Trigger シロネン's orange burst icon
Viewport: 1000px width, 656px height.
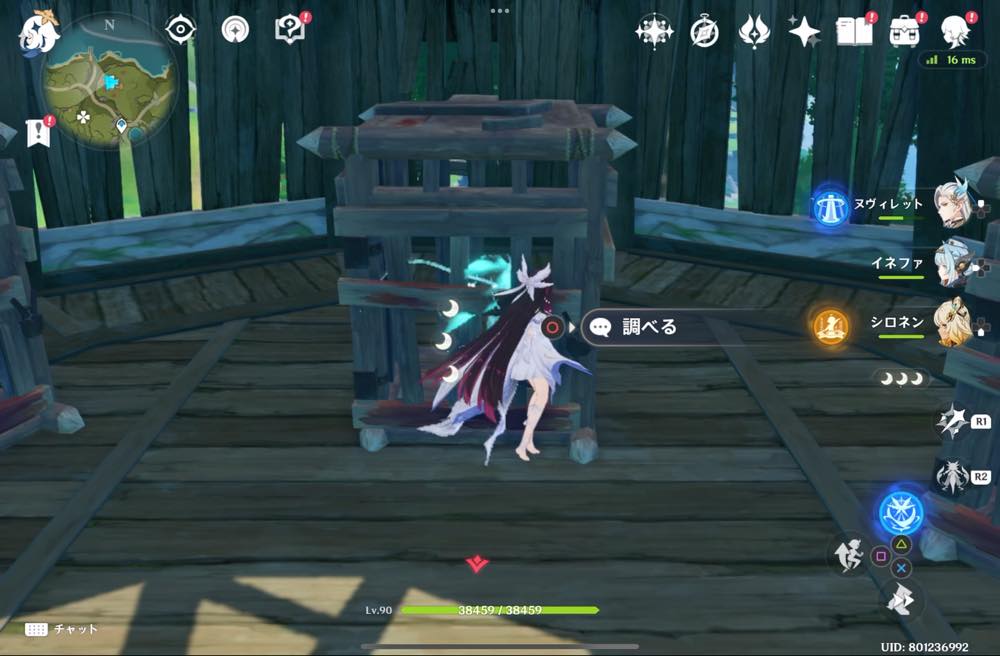pyautogui.click(x=830, y=325)
